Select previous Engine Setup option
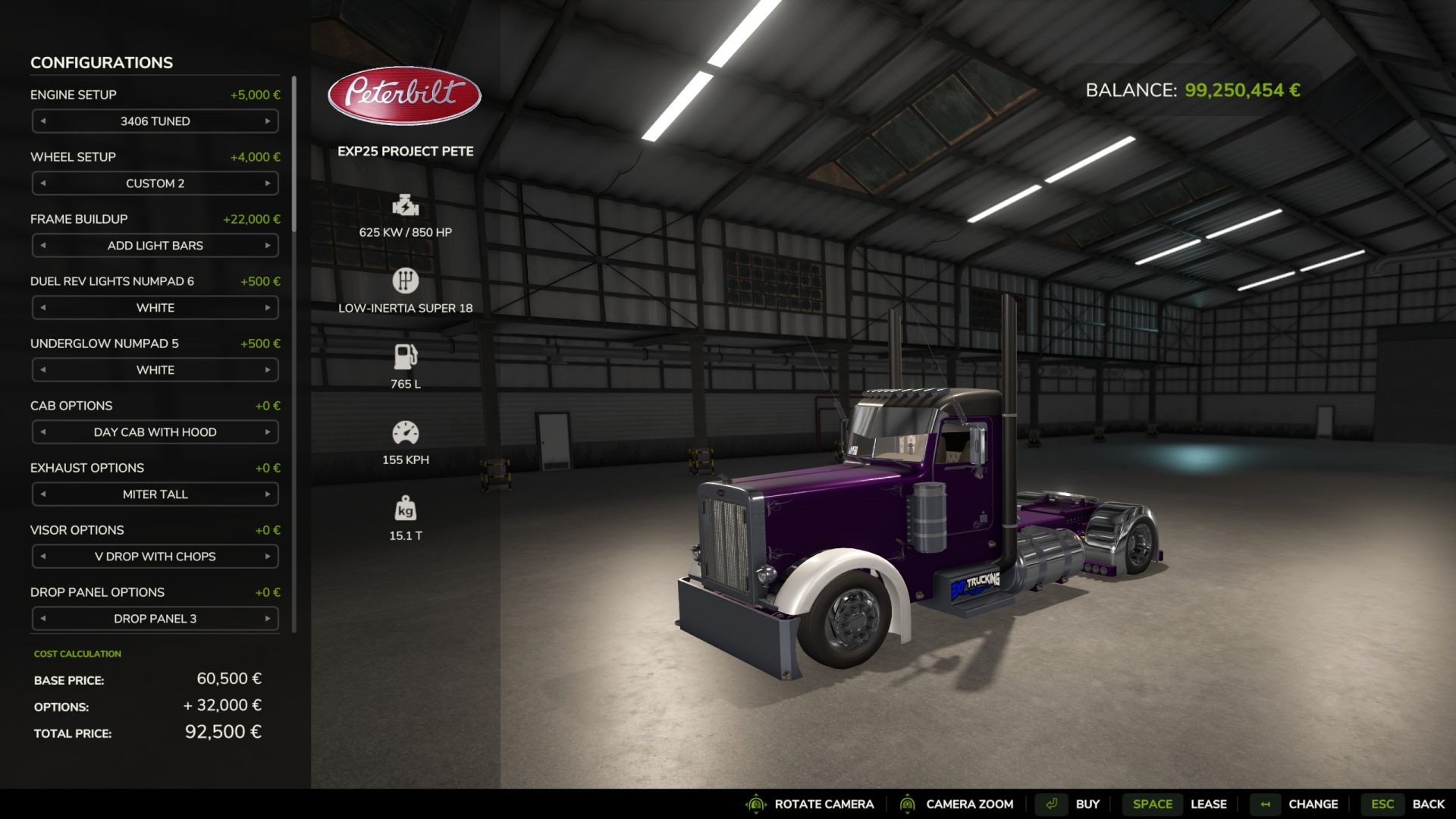 click(x=43, y=121)
